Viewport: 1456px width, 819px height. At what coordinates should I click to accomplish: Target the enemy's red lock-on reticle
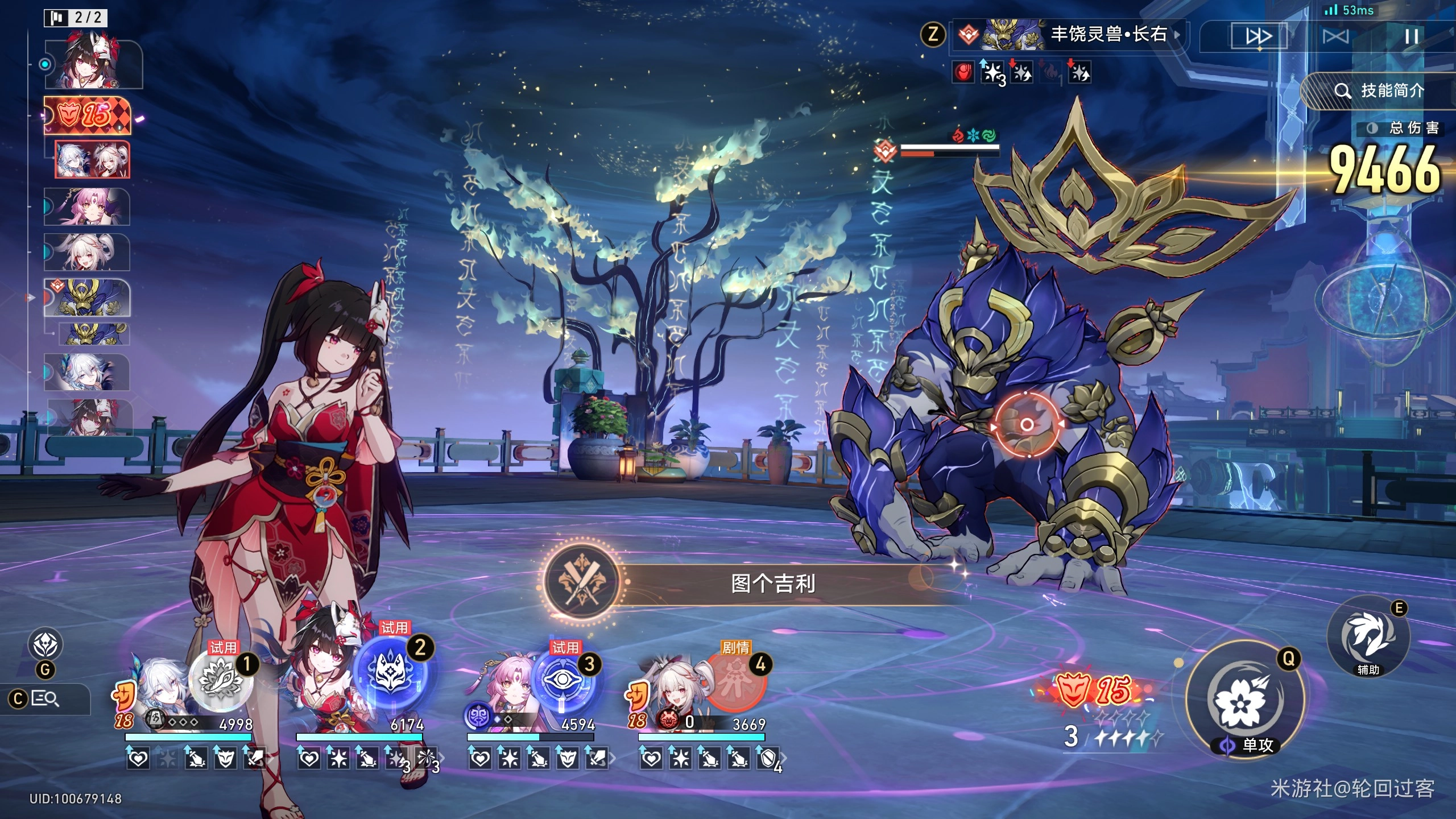pos(1027,424)
